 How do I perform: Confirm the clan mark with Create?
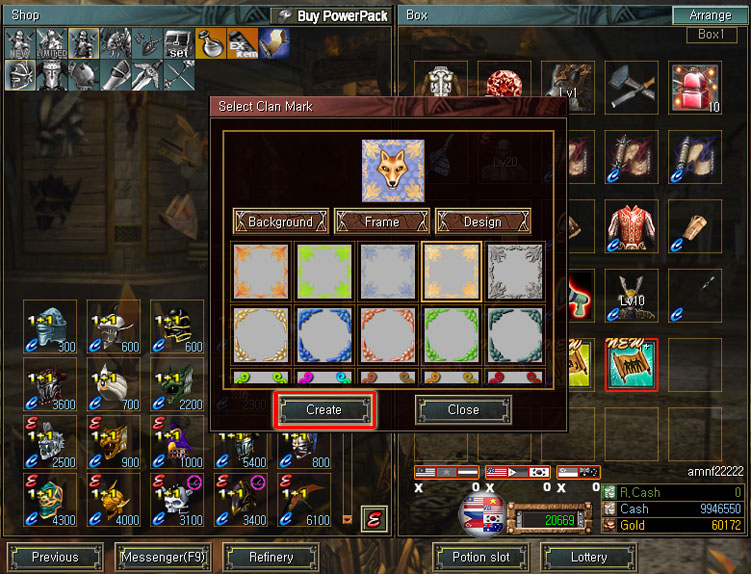pos(323,410)
